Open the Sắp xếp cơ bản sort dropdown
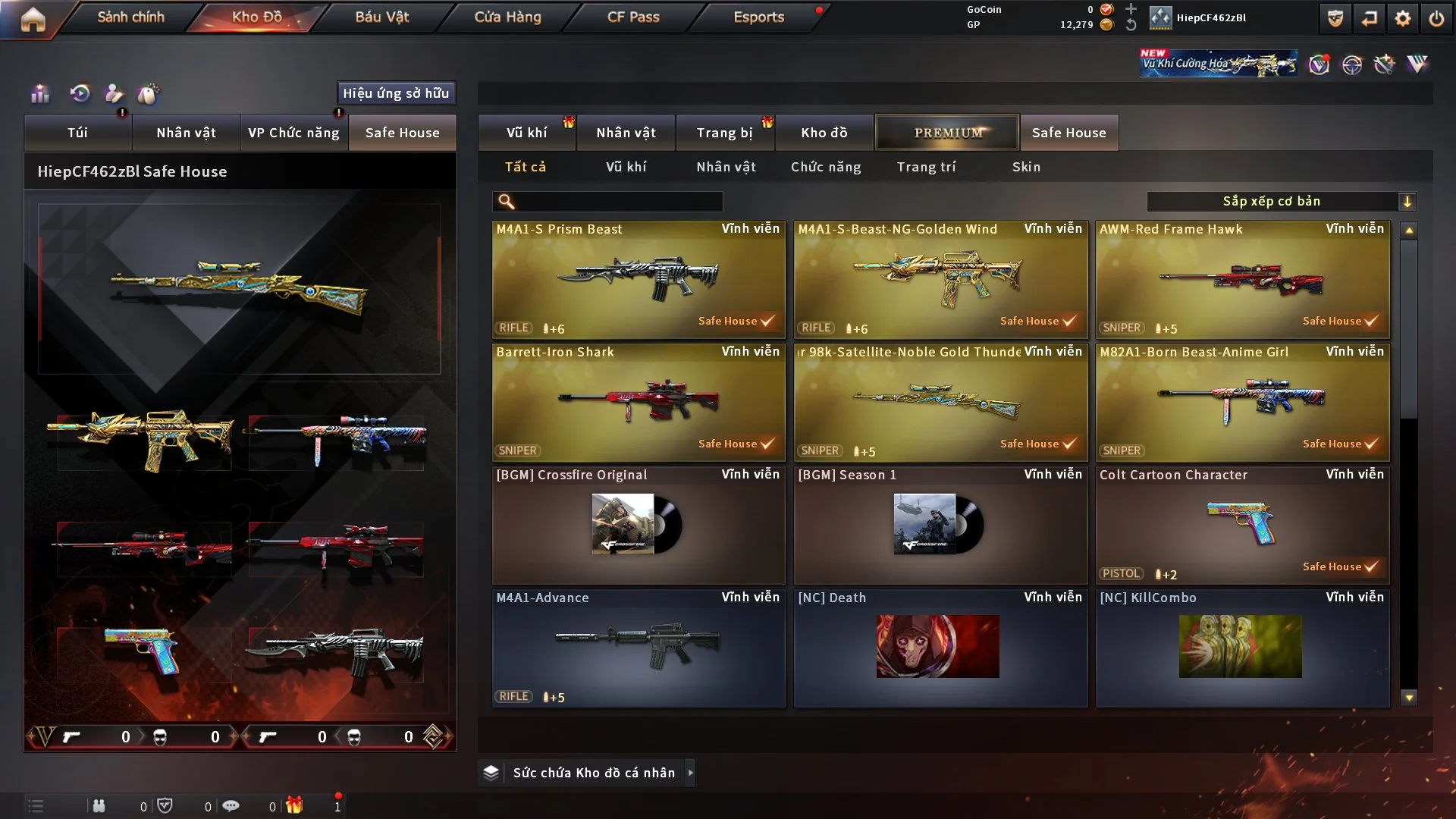Screen dimensions: 1456x819 pyautogui.click(x=1281, y=201)
